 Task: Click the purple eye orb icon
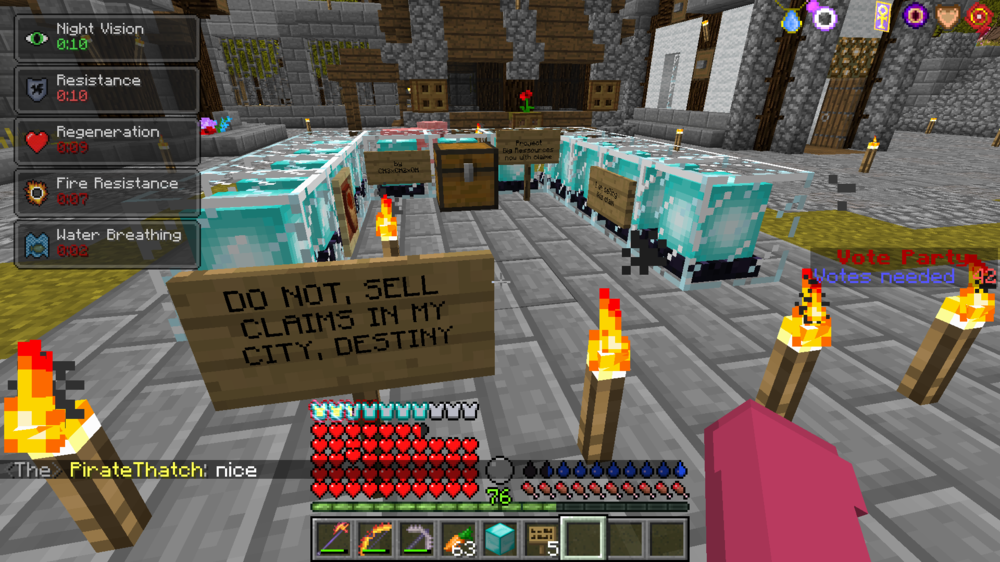pyautogui.click(x=916, y=15)
